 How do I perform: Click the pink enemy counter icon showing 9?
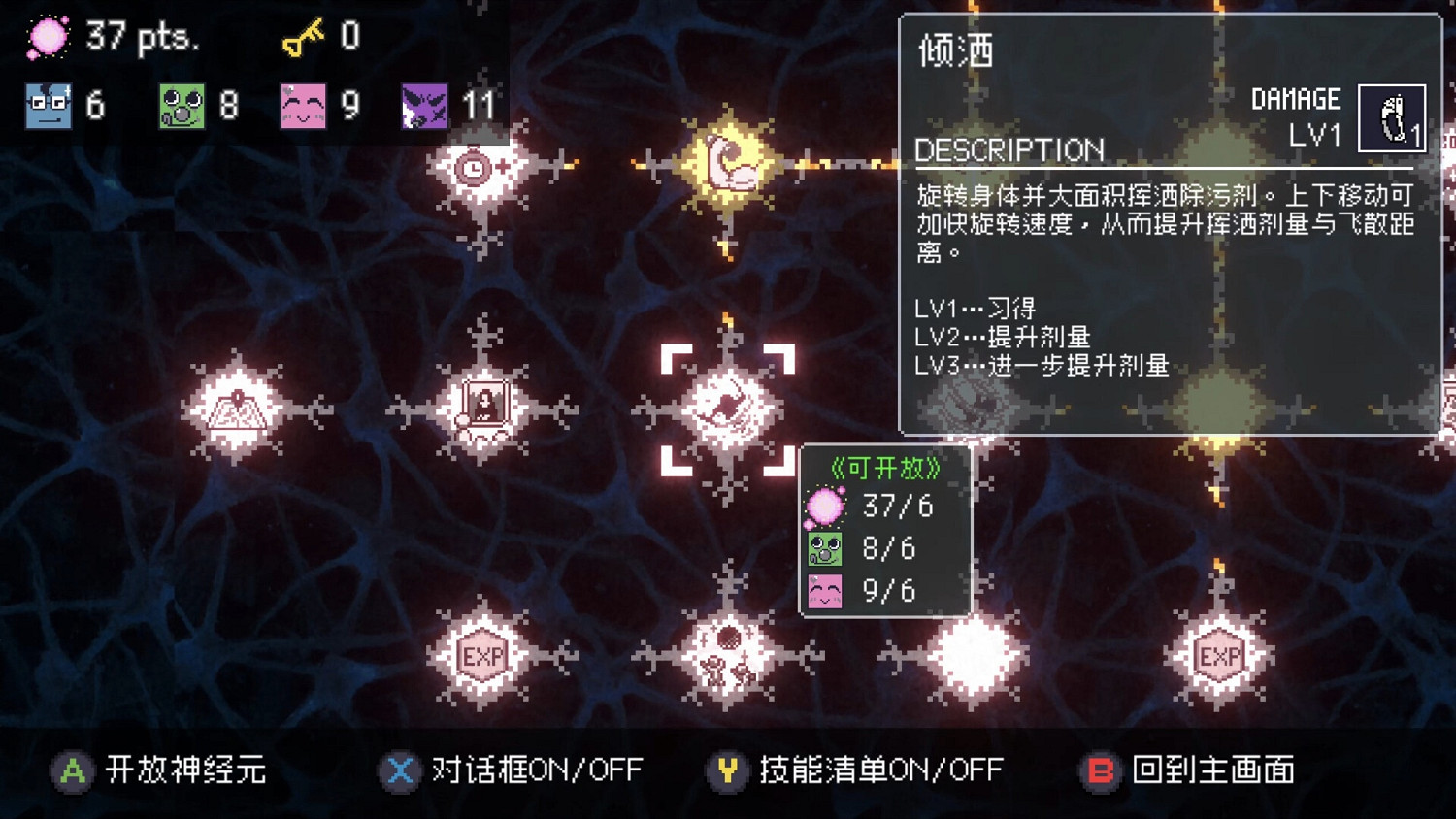pyautogui.click(x=303, y=105)
